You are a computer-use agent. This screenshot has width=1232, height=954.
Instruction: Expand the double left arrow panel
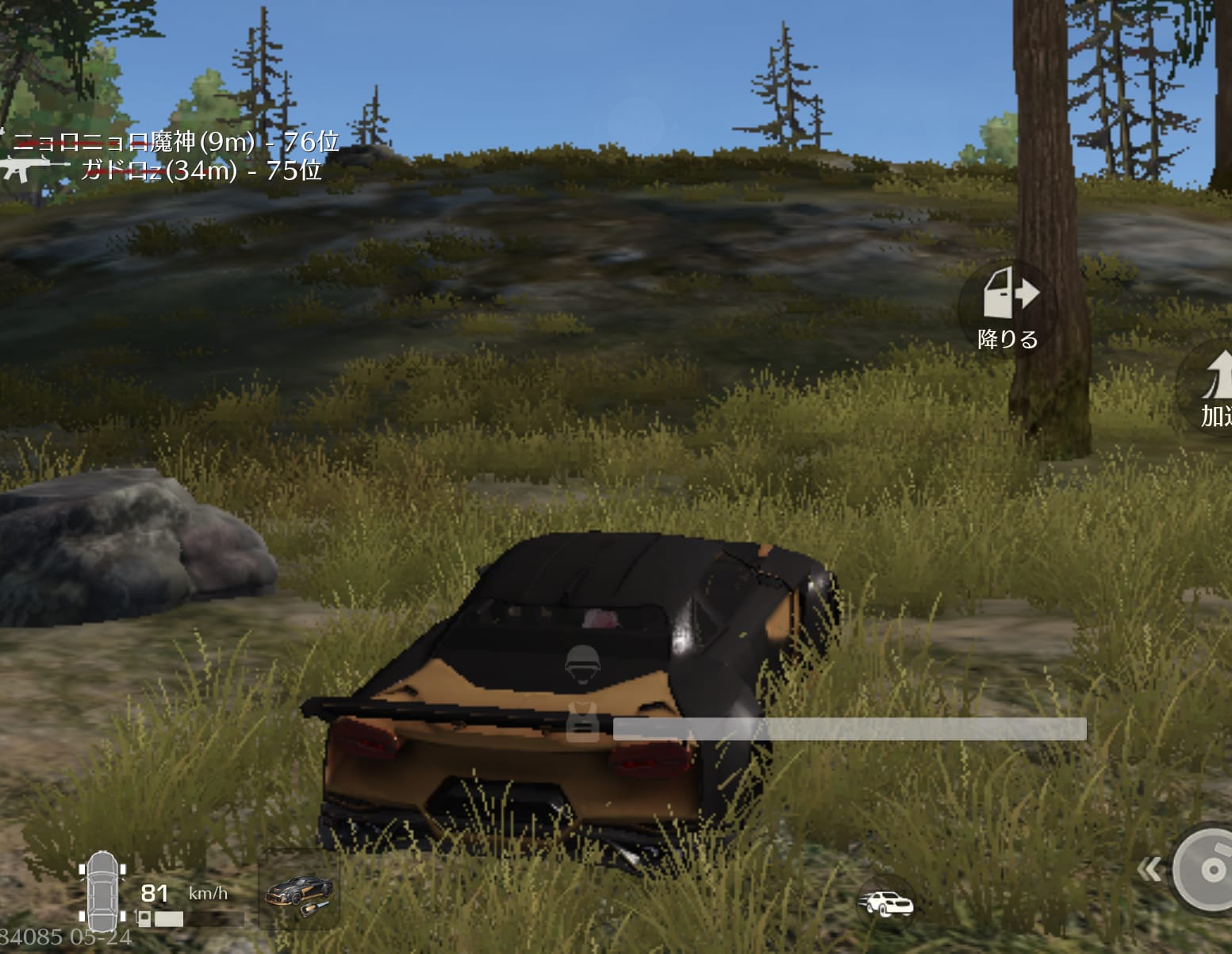[1148, 870]
